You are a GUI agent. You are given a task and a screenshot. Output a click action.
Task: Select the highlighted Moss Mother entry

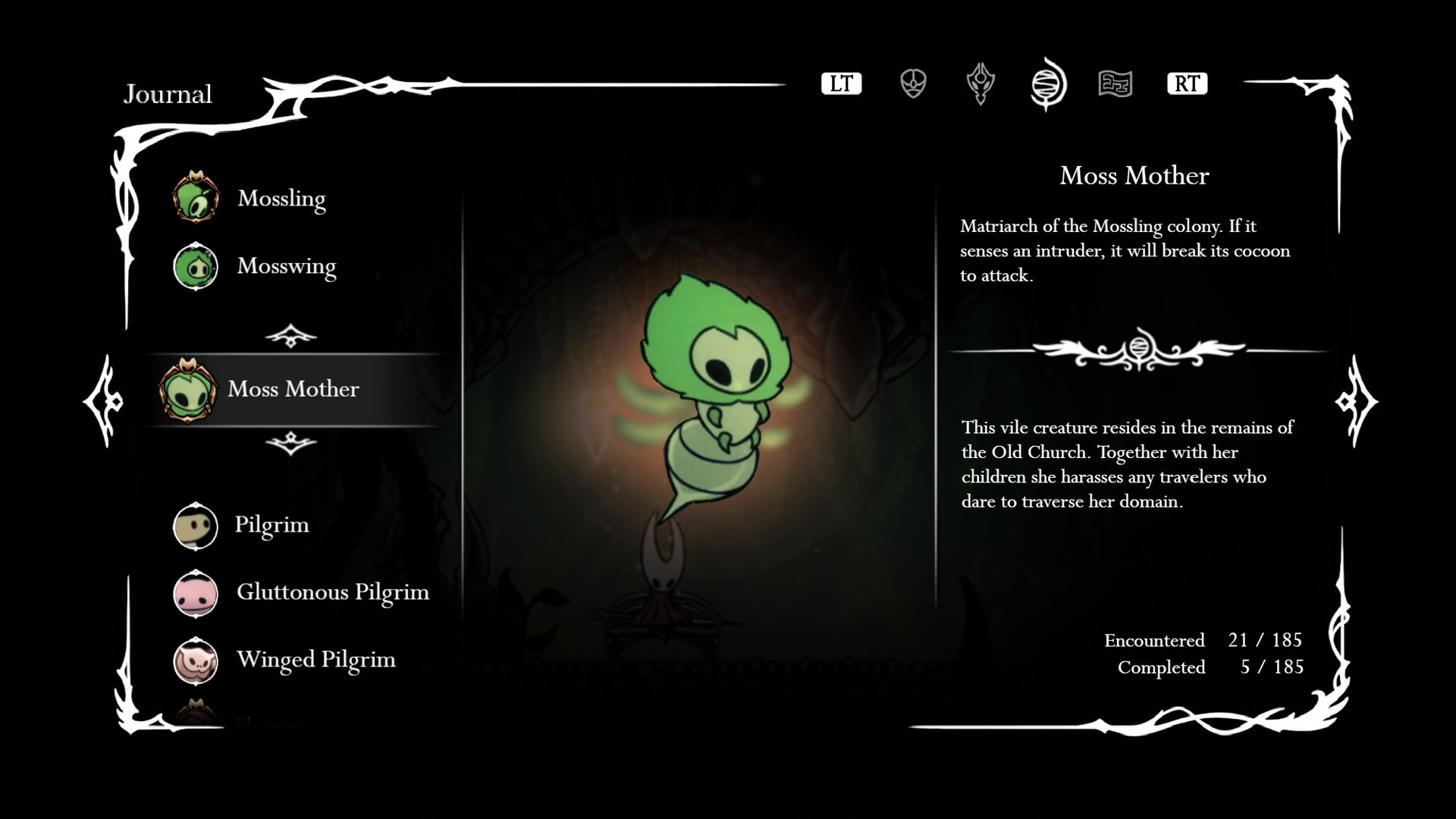pyautogui.click(x=293, y=389)
